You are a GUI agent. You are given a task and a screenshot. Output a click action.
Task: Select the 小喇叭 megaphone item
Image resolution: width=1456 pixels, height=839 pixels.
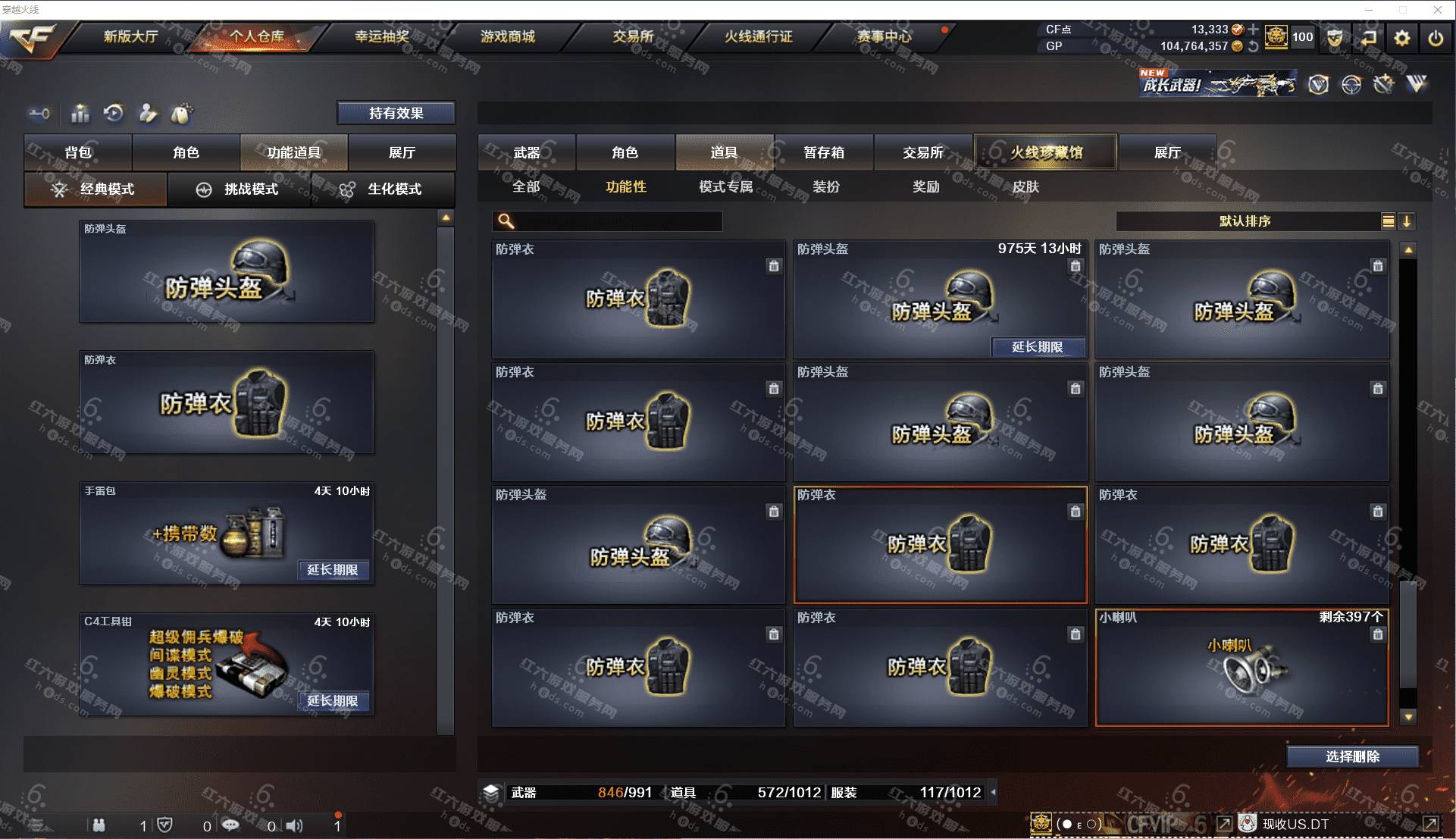(x=1242, y=667)
